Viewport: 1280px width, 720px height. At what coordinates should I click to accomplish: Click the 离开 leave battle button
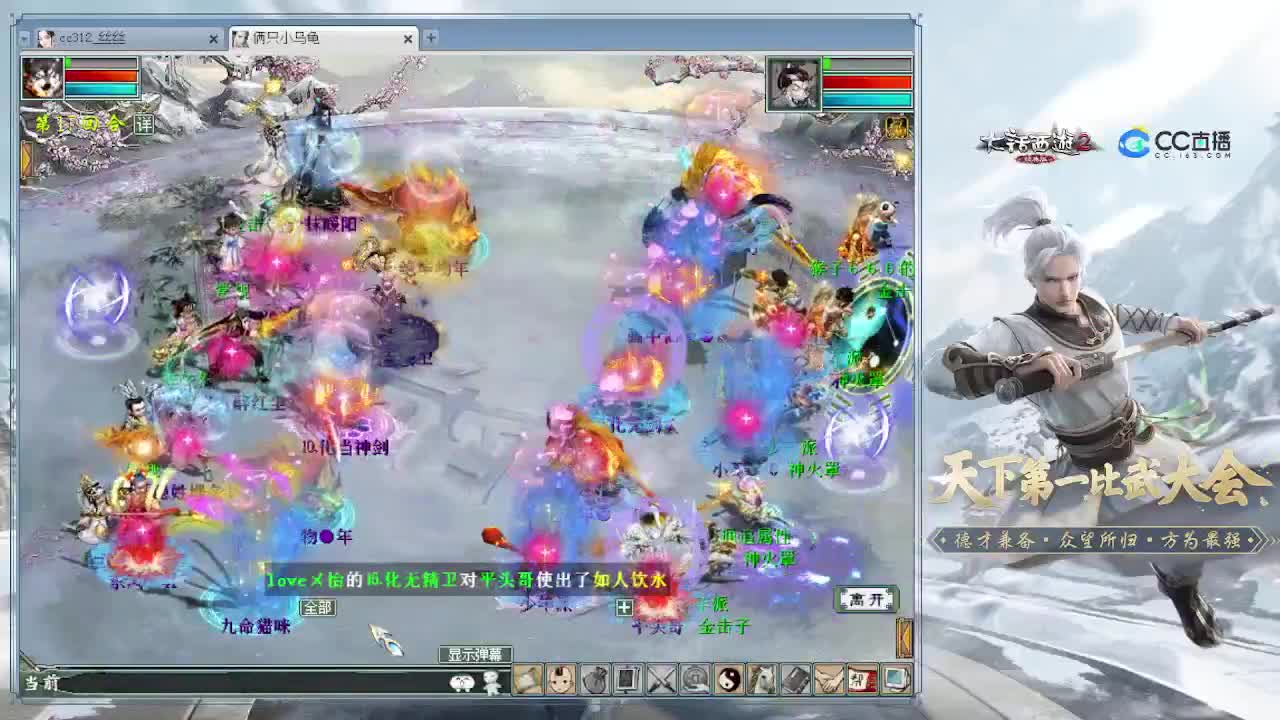coord(866,597)
